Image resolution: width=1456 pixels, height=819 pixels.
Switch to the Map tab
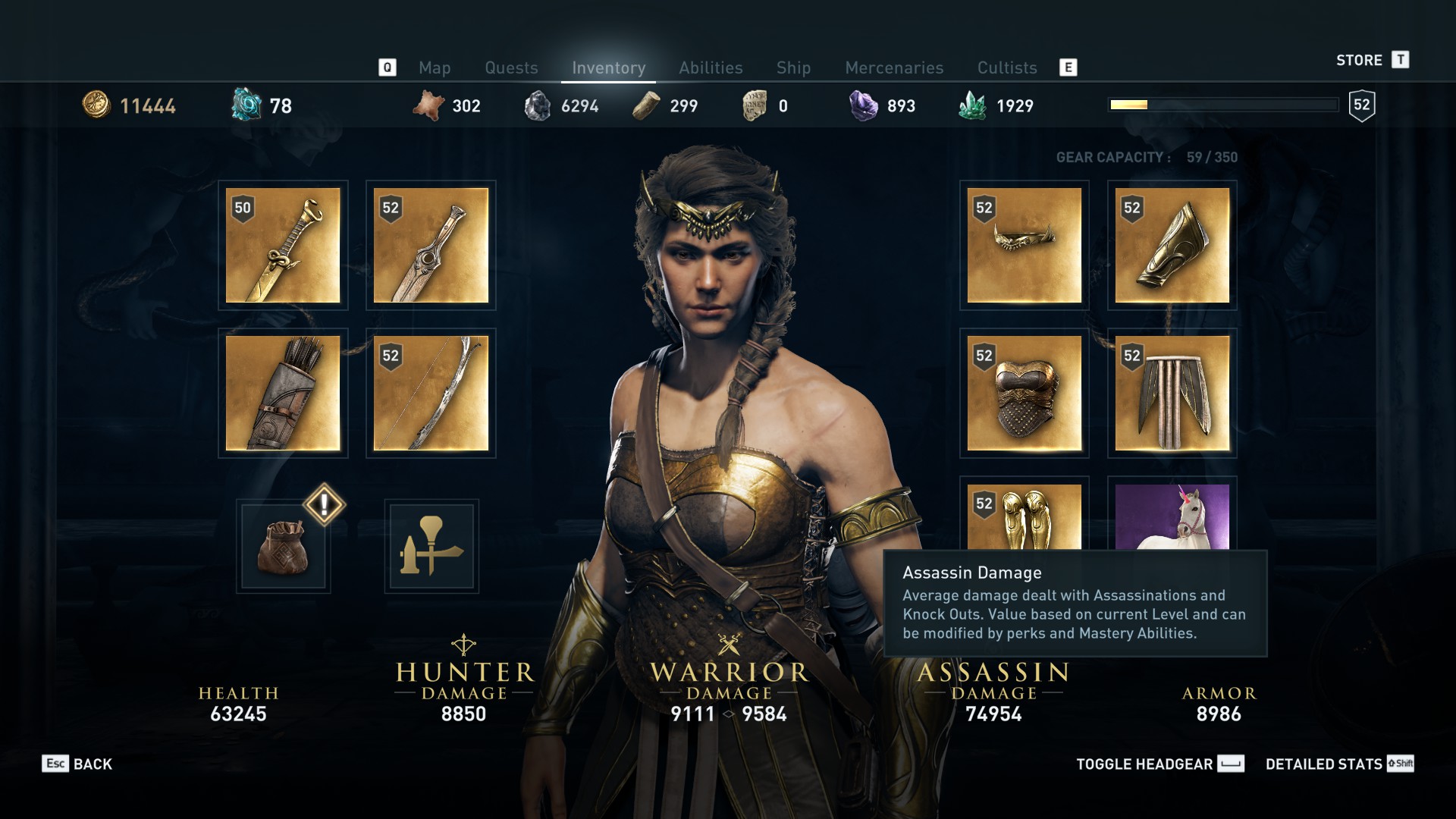[x=435, y=67]
